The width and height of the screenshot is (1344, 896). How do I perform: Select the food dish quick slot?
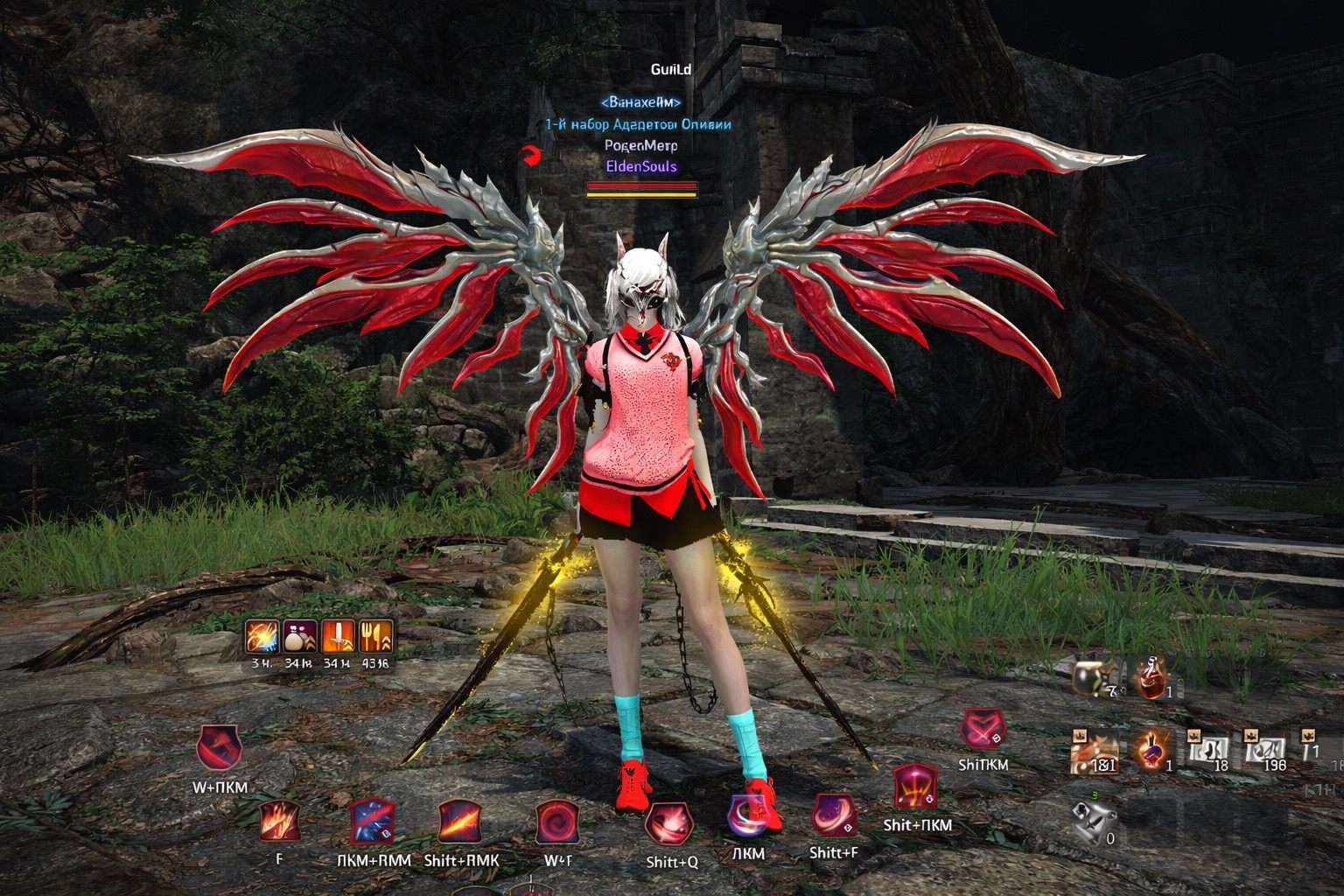[x=1095, y=751]
